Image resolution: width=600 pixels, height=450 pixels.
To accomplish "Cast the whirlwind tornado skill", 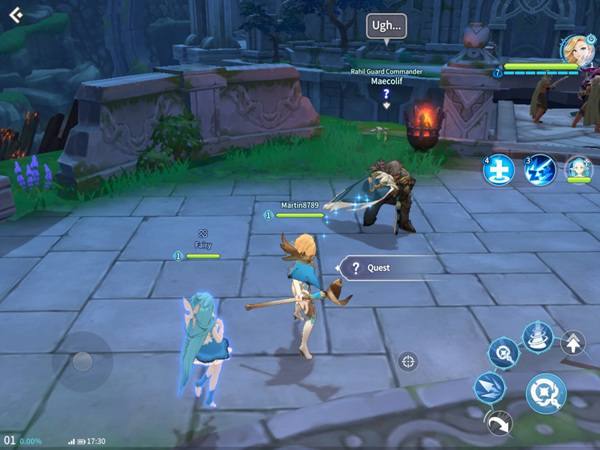I will click(538, 337).
